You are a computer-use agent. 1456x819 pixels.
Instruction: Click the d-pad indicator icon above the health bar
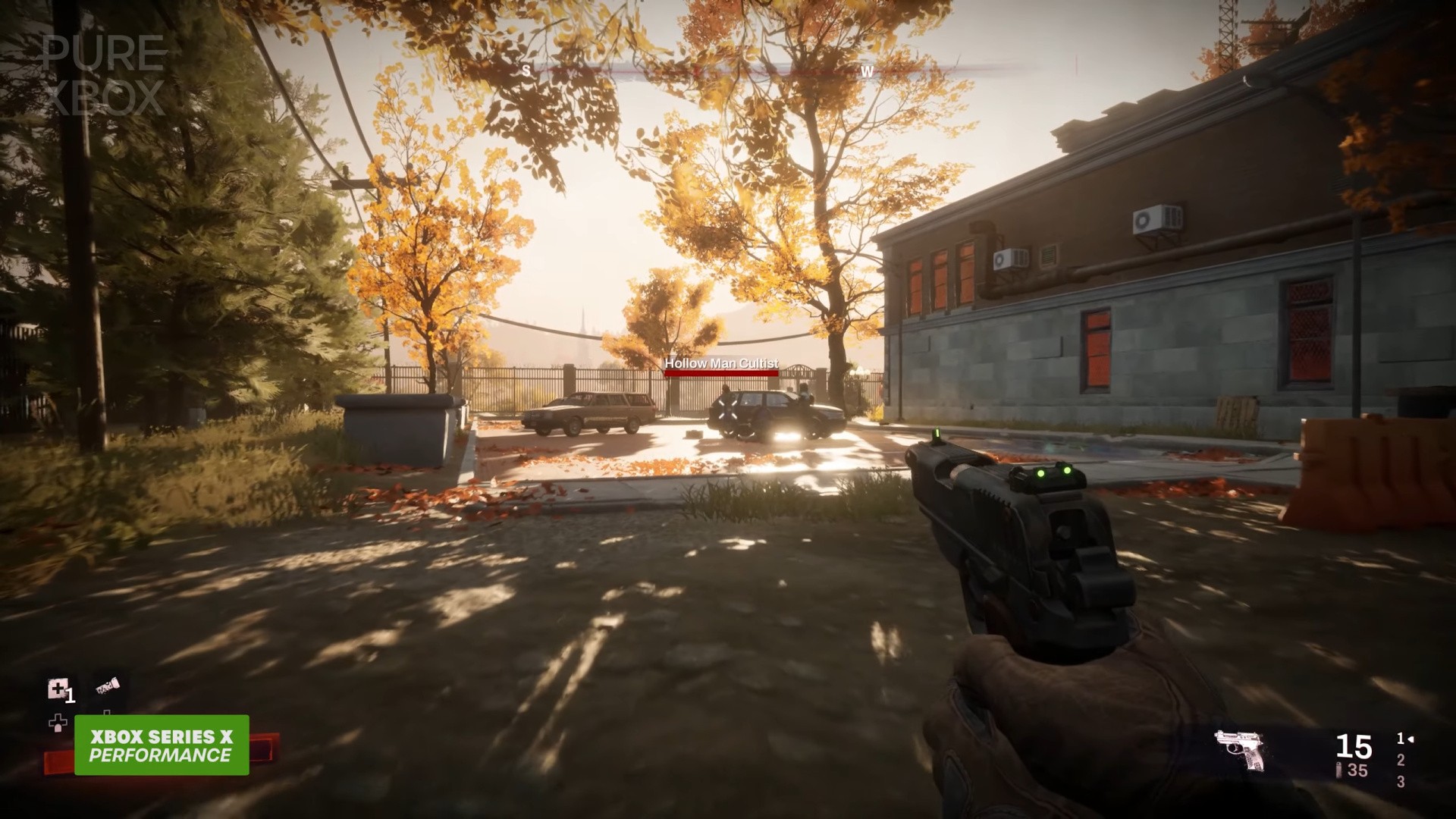click(58, 722)
